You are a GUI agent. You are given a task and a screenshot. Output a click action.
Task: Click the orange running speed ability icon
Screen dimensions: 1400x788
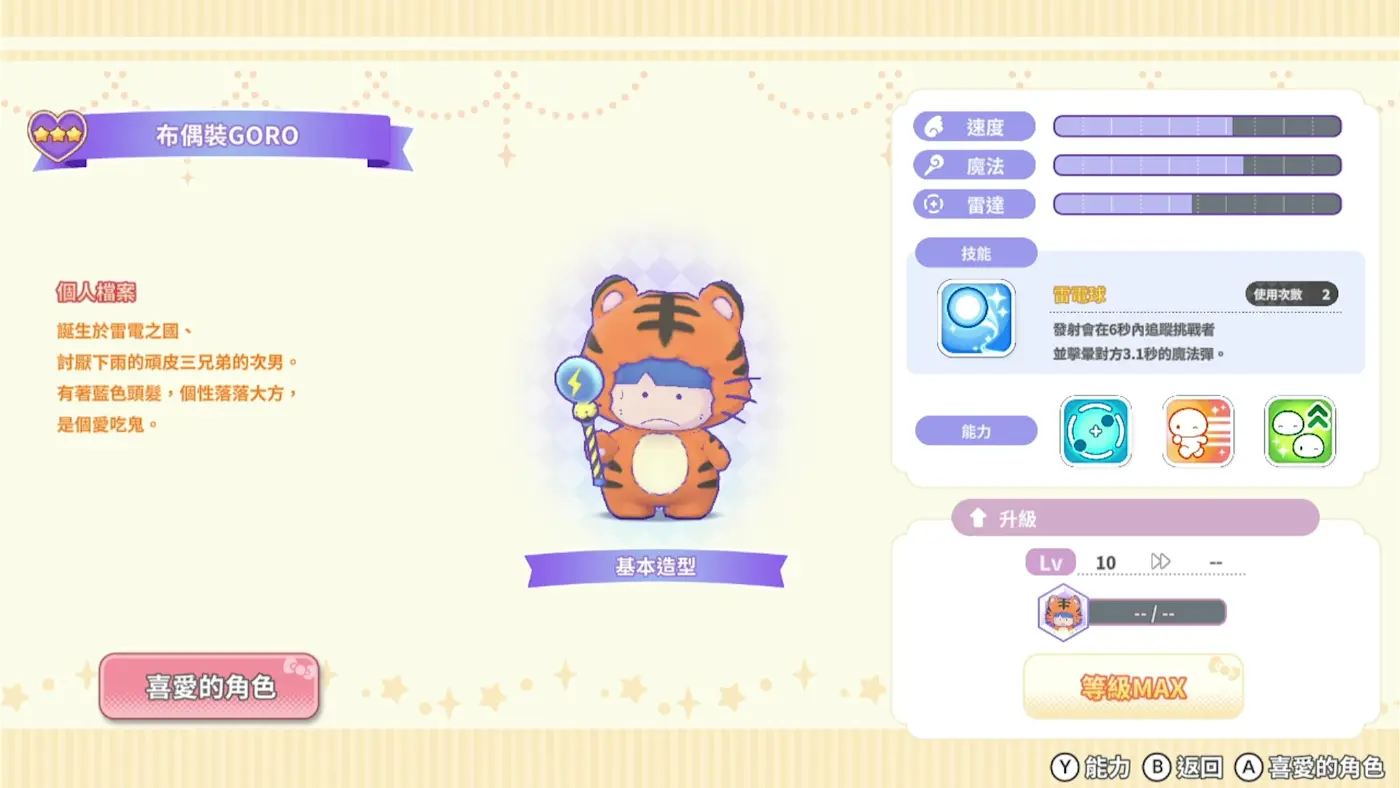tap(1197, 431)
